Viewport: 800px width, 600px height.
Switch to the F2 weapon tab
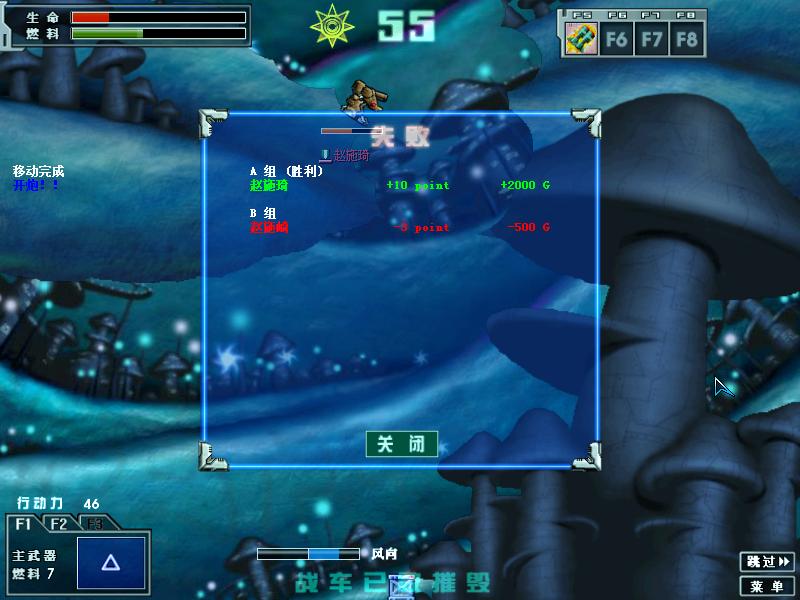[59, 523]
